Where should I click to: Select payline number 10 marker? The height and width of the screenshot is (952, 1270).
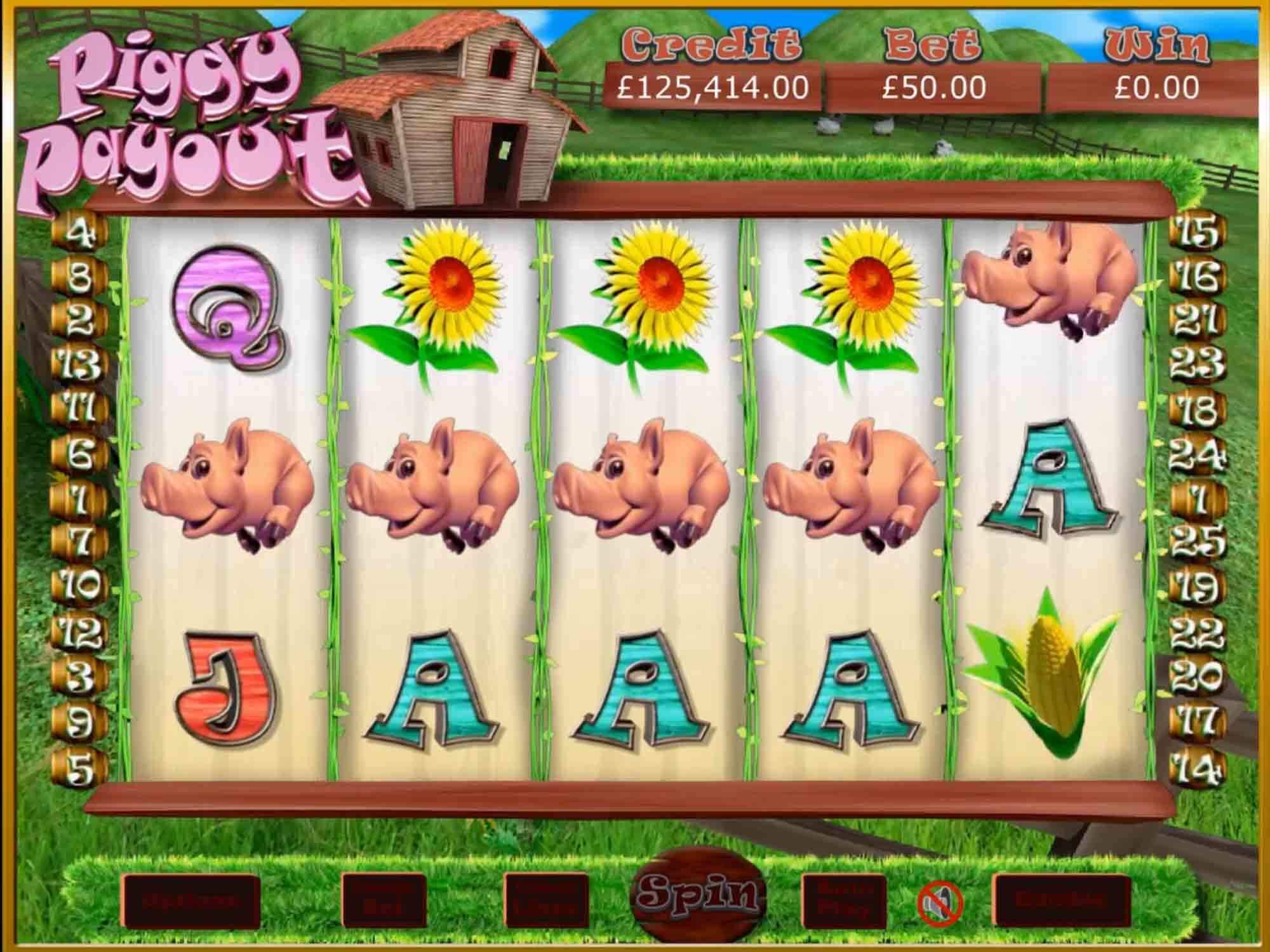tap(81, 585)
